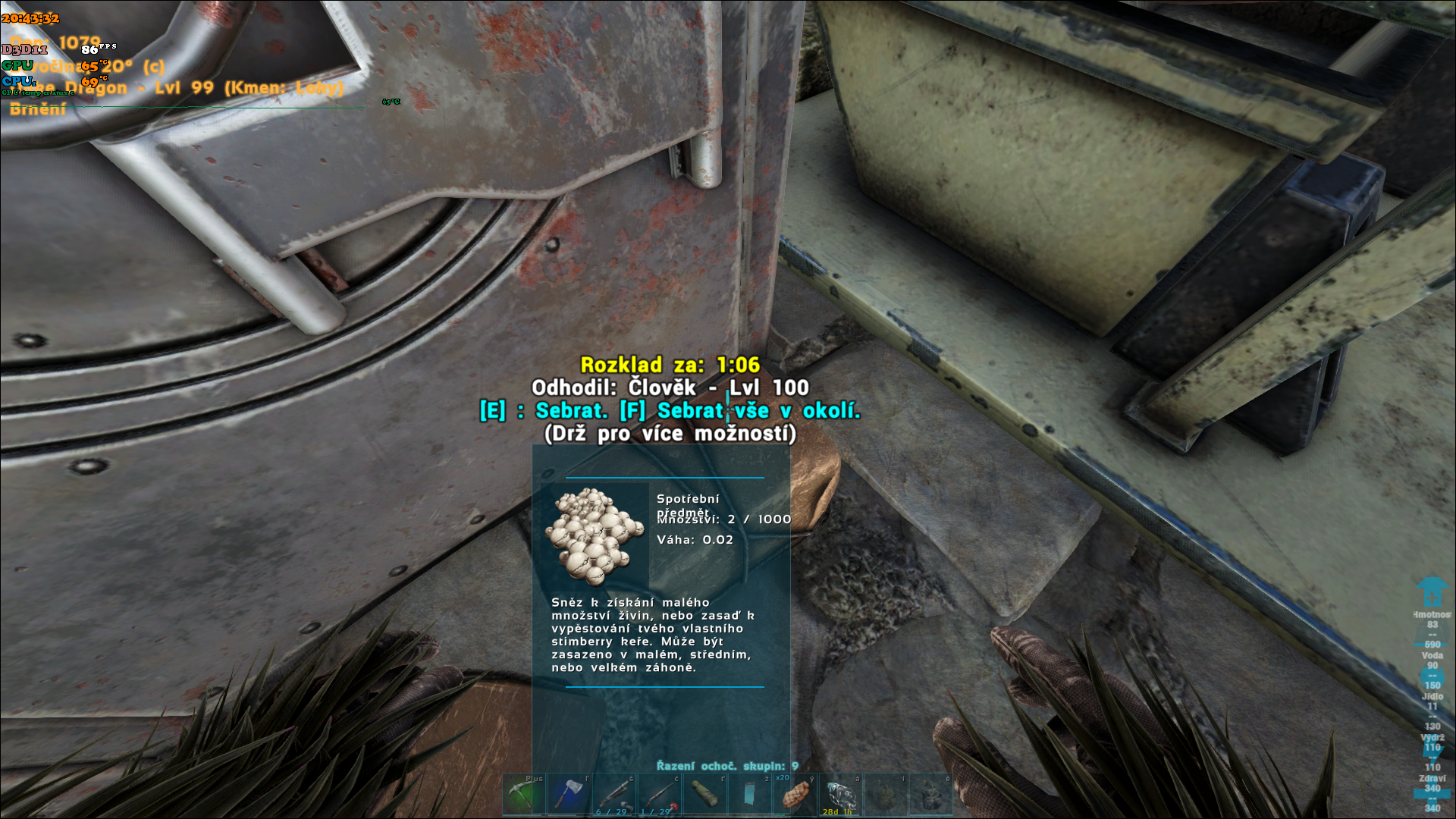Viewport: 1456px width, 819px height.
Task: Equip the hatchet from the hotbar
Action: coord(569,795)
